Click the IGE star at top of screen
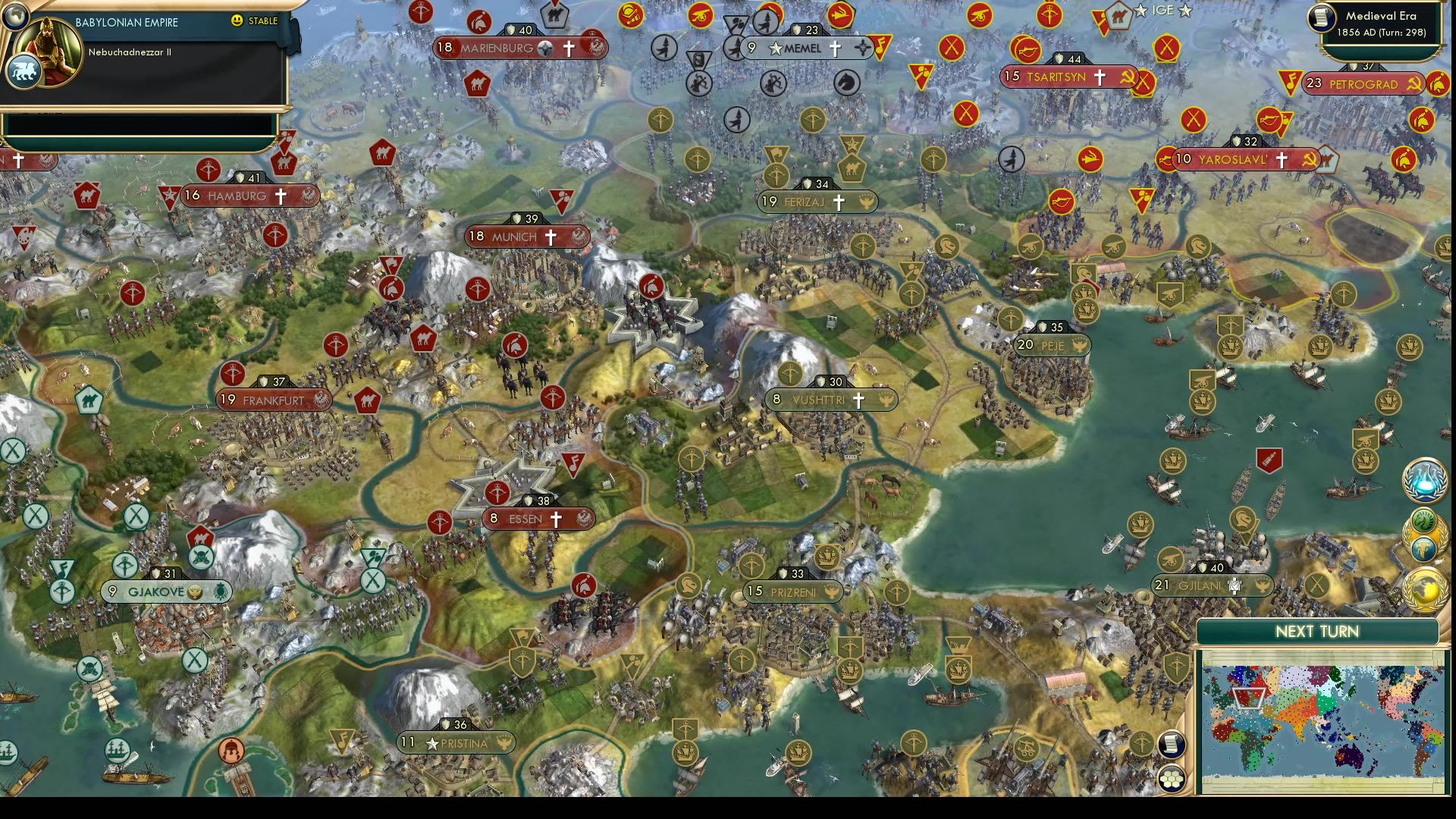 tap(1142, 11)
